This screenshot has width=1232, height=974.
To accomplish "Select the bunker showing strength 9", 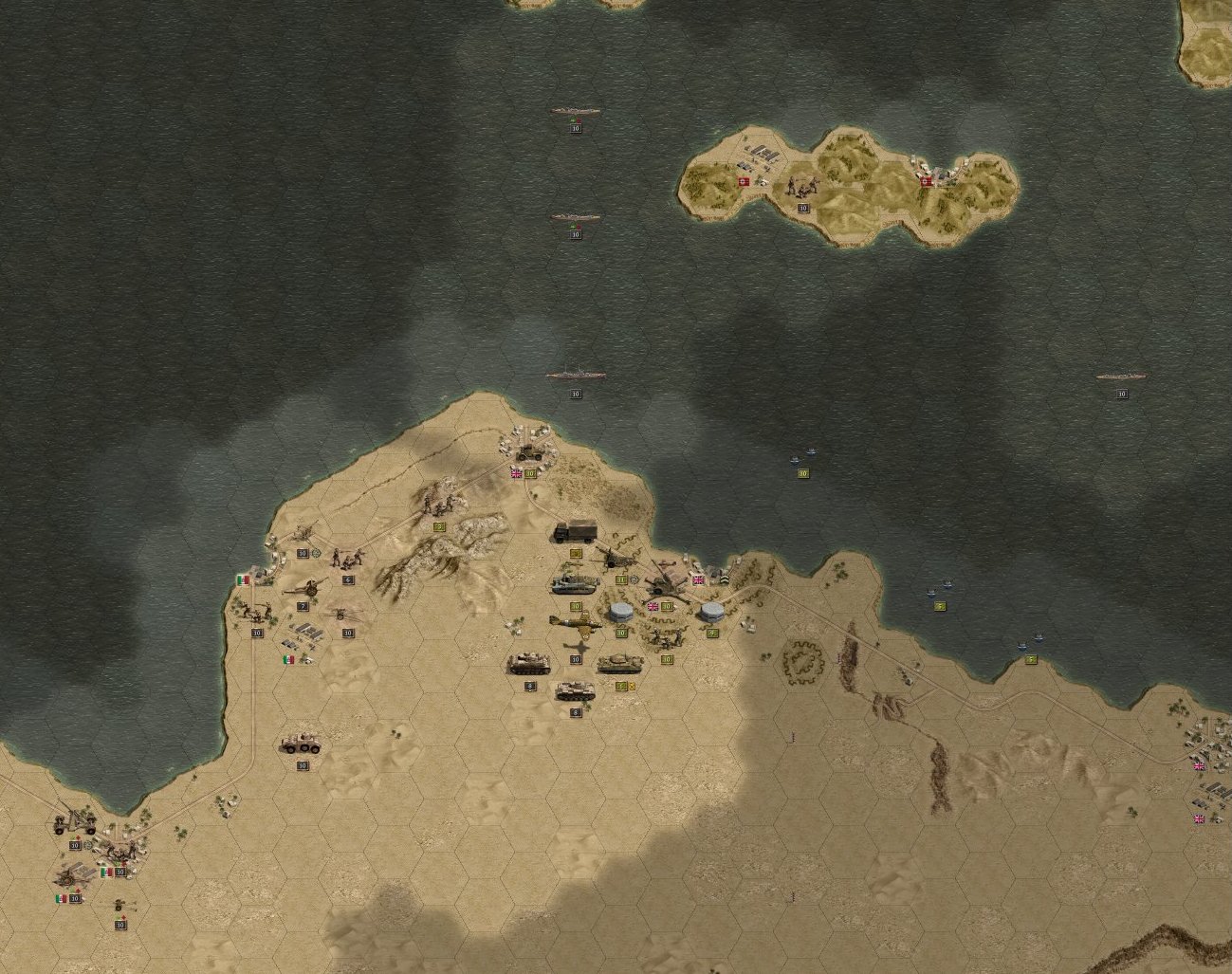I will click(712, 613).
